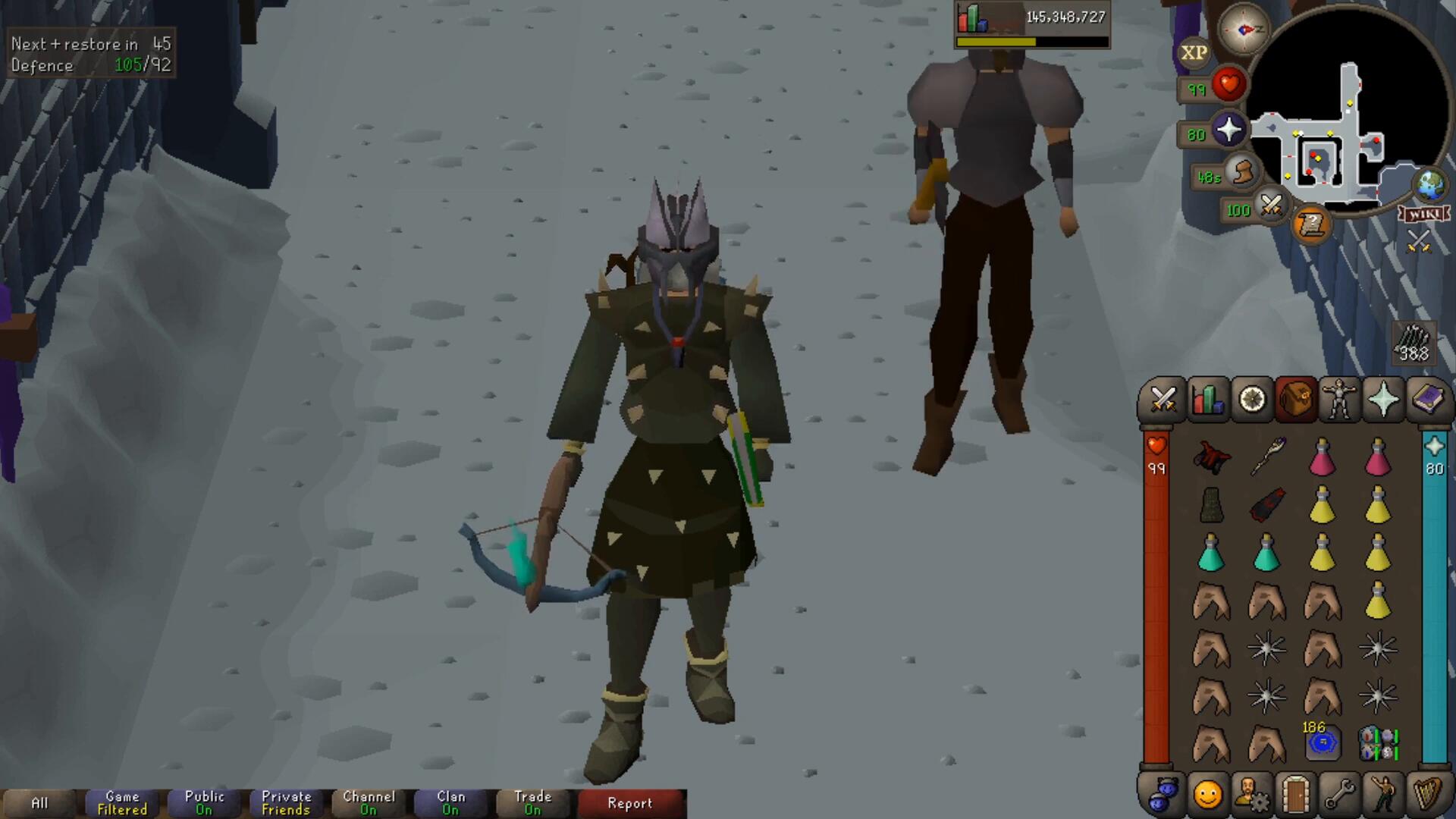This screenshot has height=819, width=1456.
Task: Activate quick prayers with the prayer orb
Action: (x=1228, y=130)
